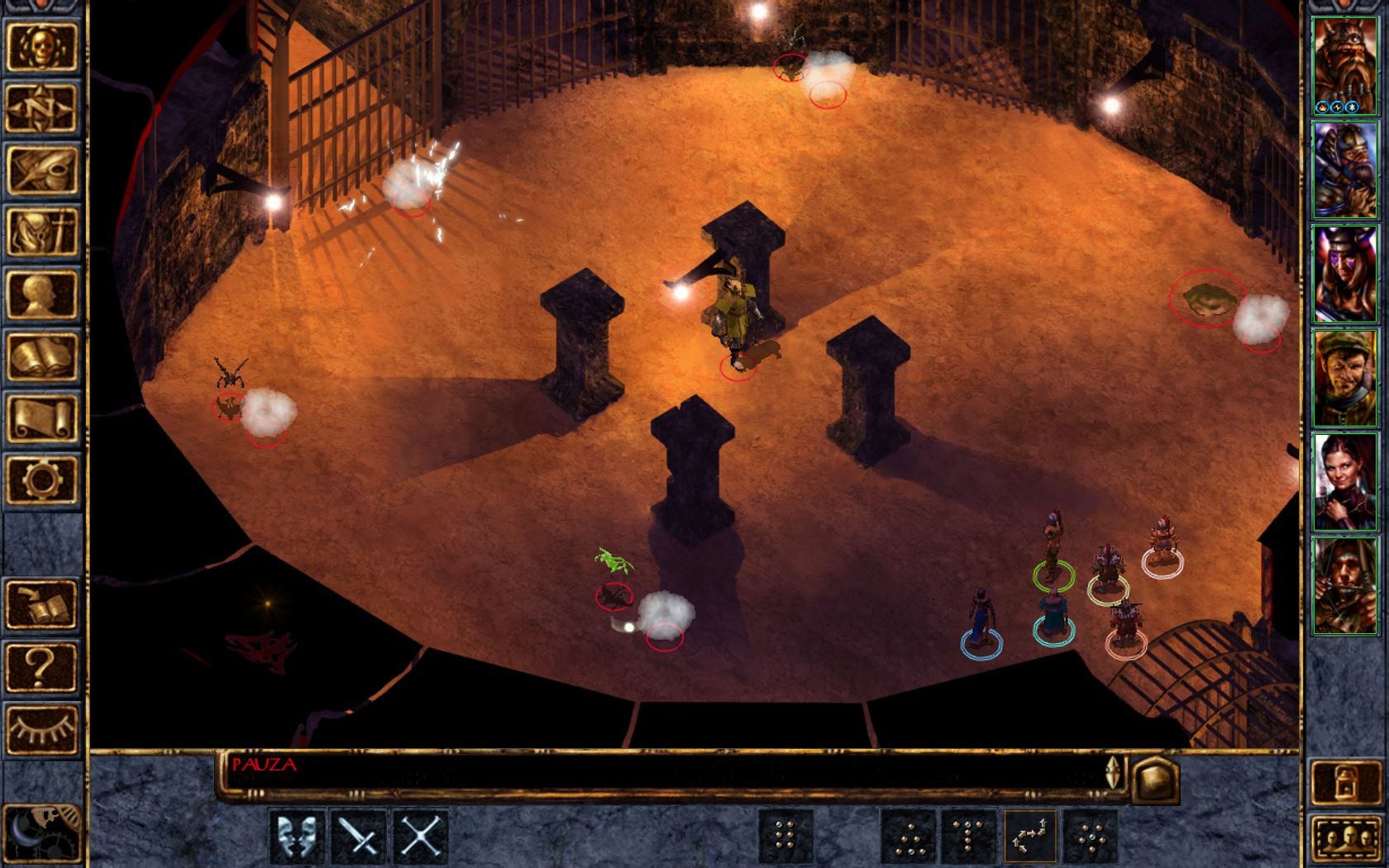Show the character record head-silhouette button
1389x868 pixels.
pyautogui.click(x=41, y=294)
